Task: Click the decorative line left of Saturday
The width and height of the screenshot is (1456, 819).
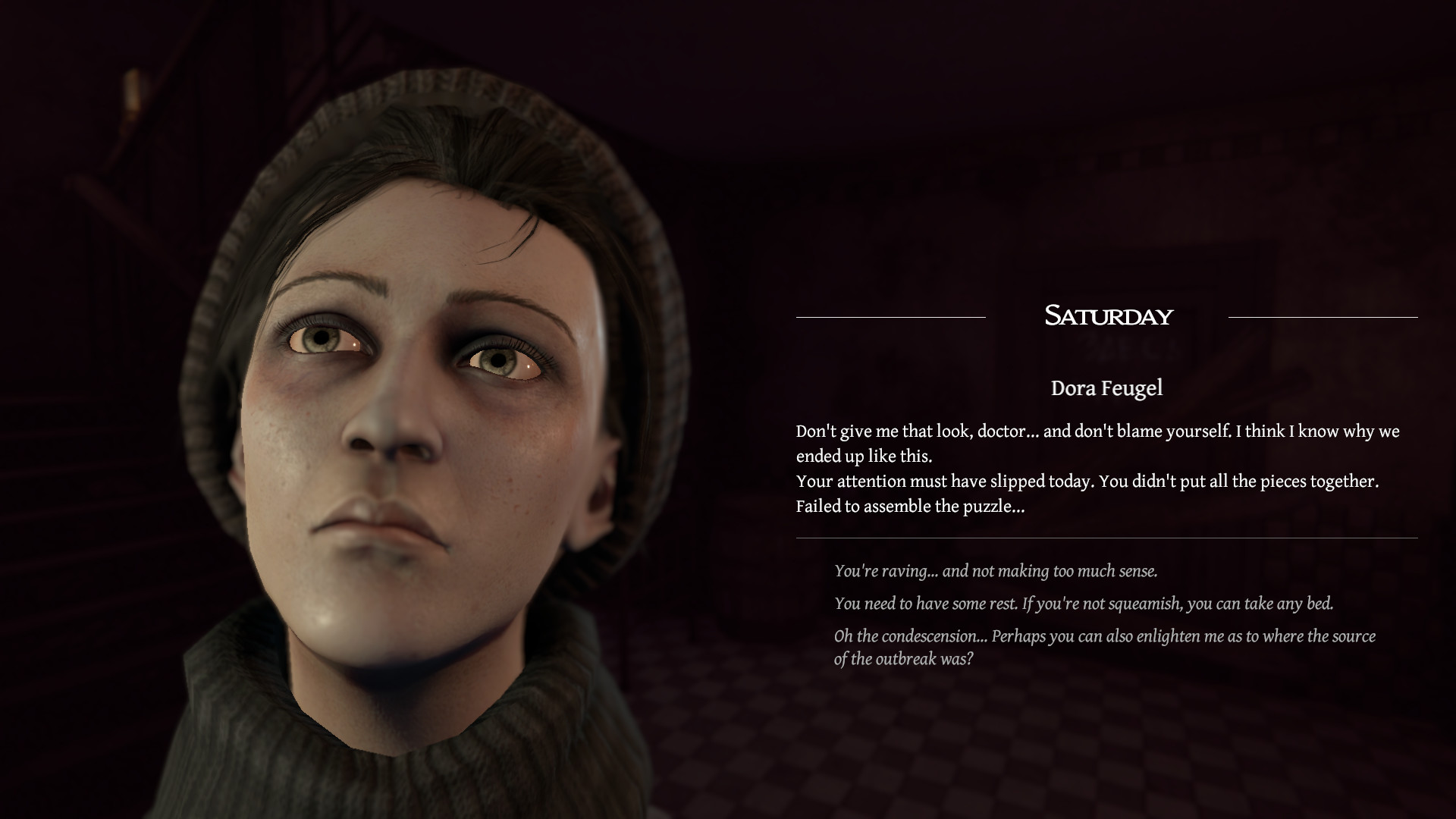Action: click(890, 318)
